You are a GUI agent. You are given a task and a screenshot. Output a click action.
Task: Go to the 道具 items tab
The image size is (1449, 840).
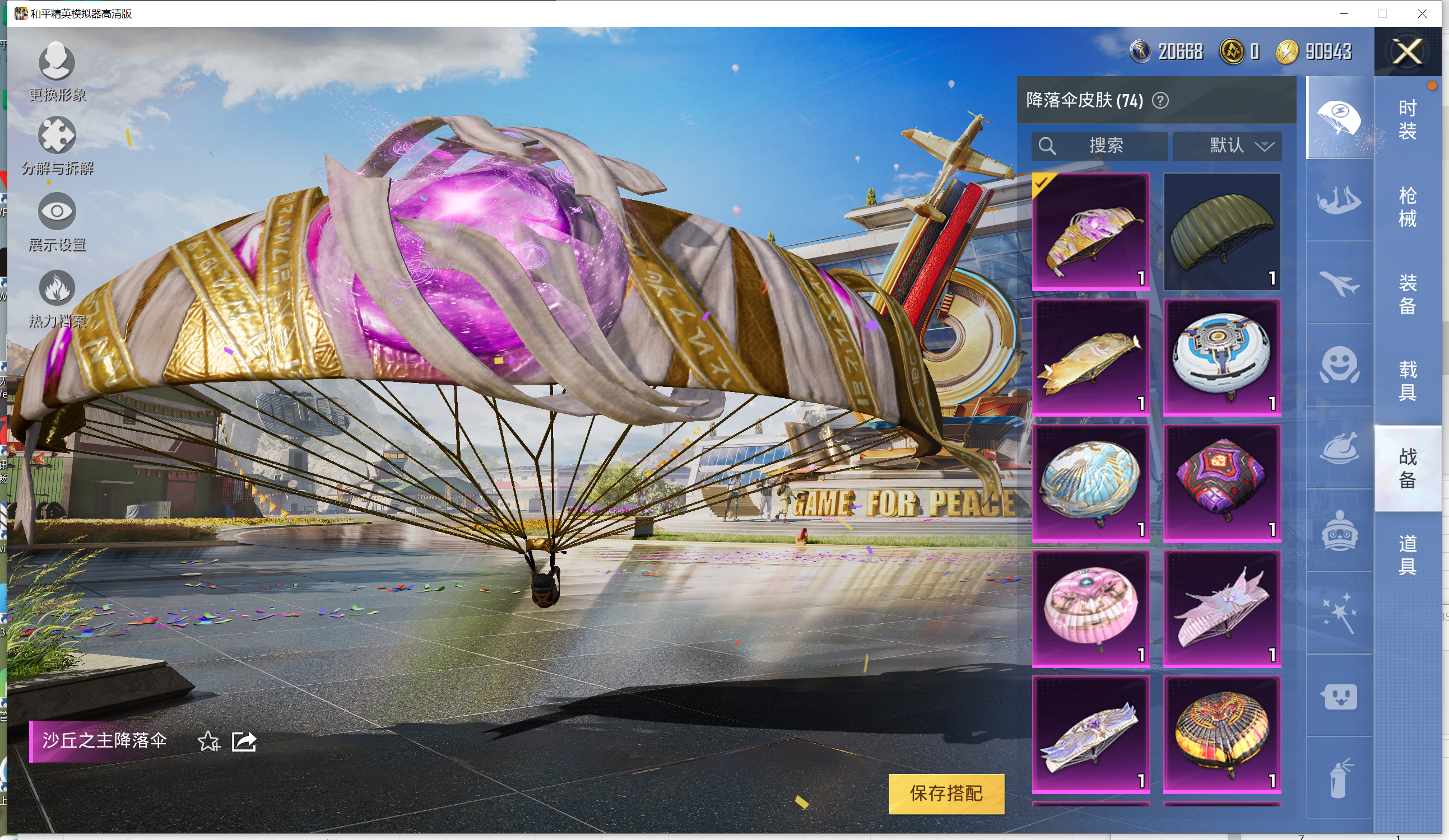point(1406,554)
